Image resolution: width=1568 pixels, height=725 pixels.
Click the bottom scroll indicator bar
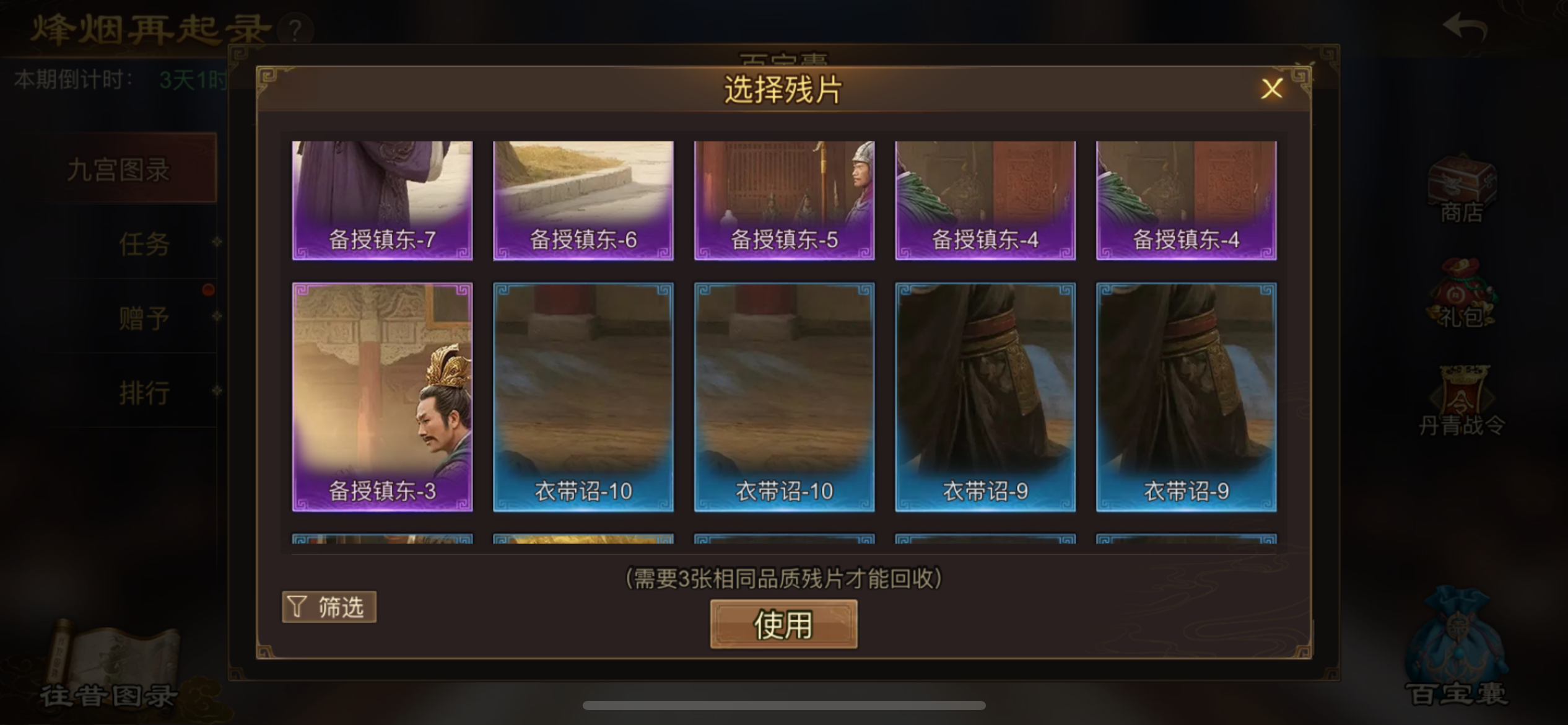(x=783, y=705)
